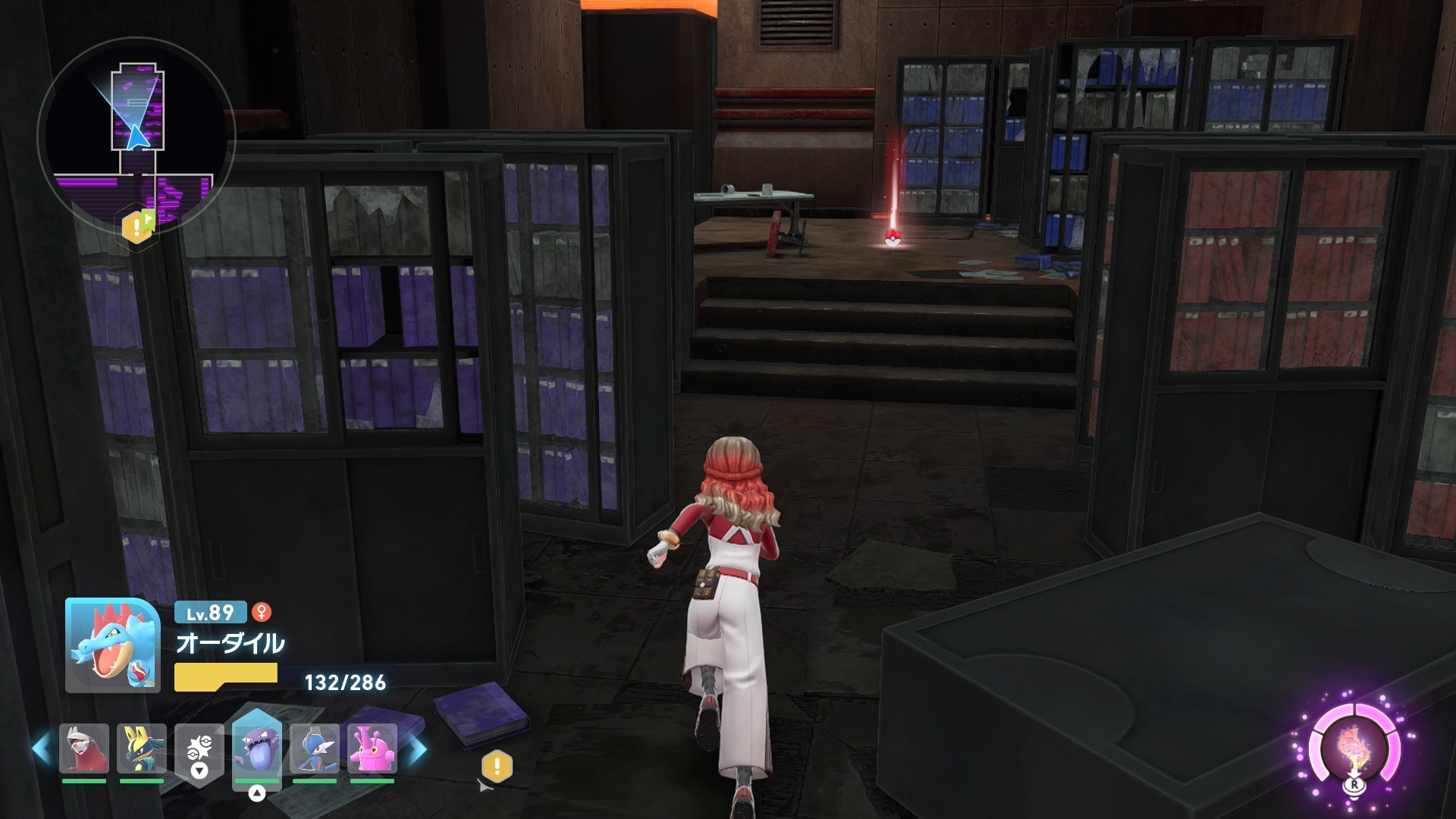1456x819 pixels.
Task: Select the highlighted Haunter party slot
Action: 257,747
